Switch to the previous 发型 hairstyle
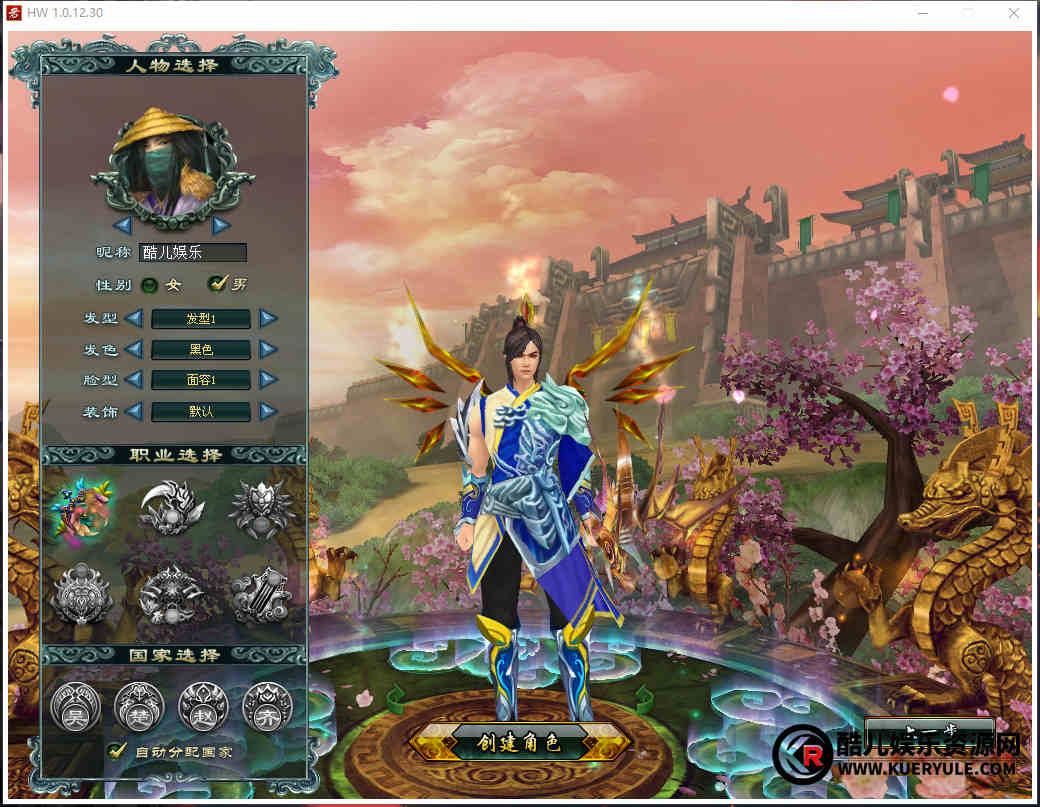The width and height of the screenshot is (1040, 807). pyautogui.click(x=134, y=319)
